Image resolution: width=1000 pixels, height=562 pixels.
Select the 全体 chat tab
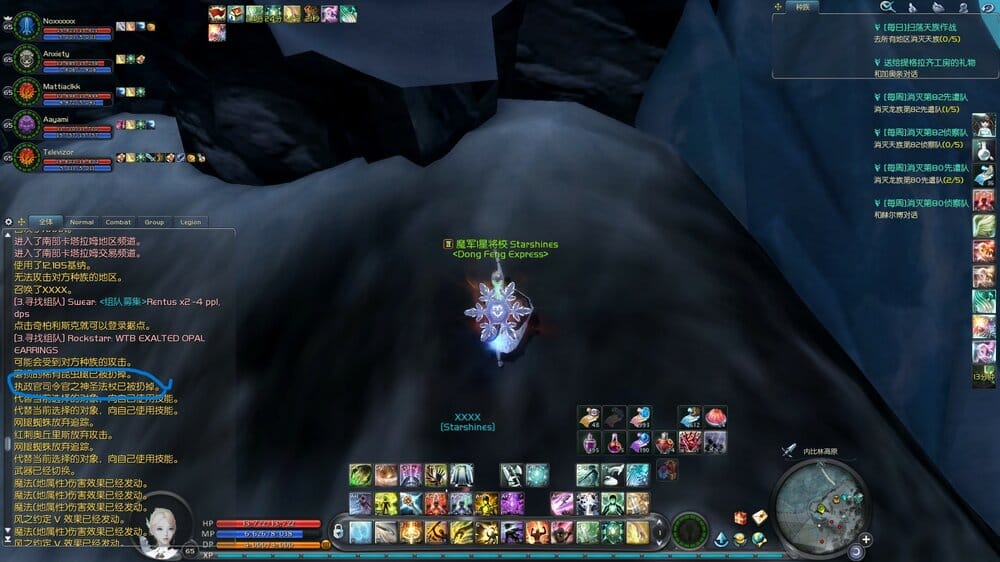[45, 222]
